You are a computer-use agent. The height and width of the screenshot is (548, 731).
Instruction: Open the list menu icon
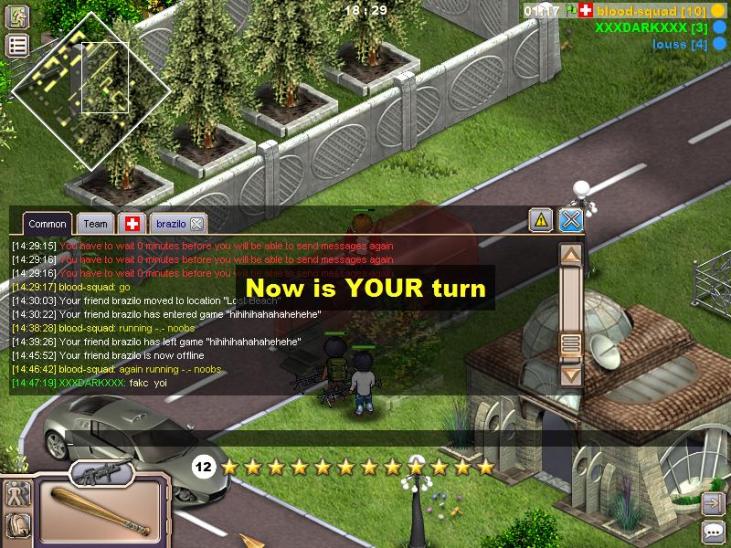[x=18, y=45]
